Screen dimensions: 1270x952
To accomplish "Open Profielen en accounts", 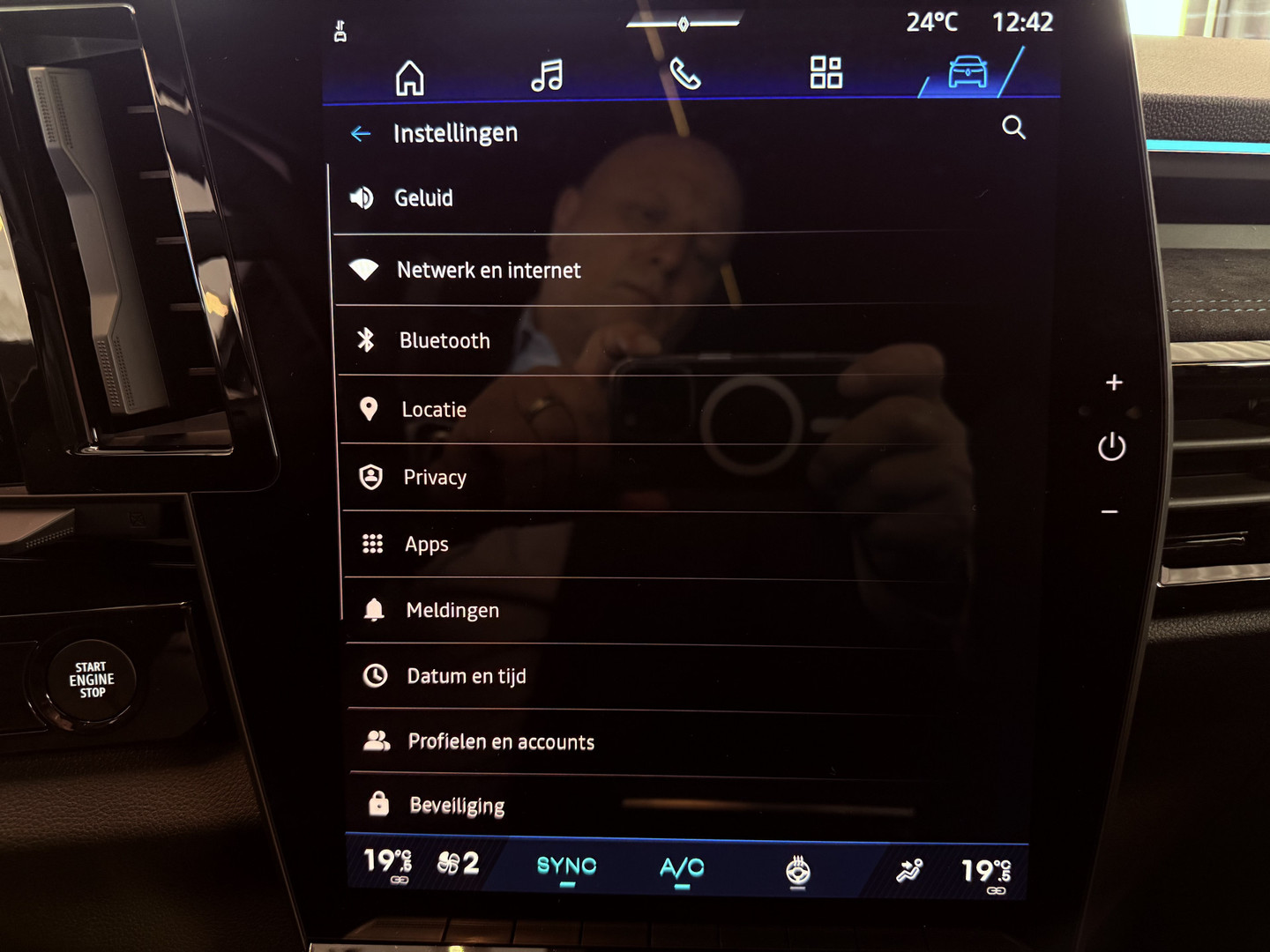I will pyautogui.click(x=500, y=742).
